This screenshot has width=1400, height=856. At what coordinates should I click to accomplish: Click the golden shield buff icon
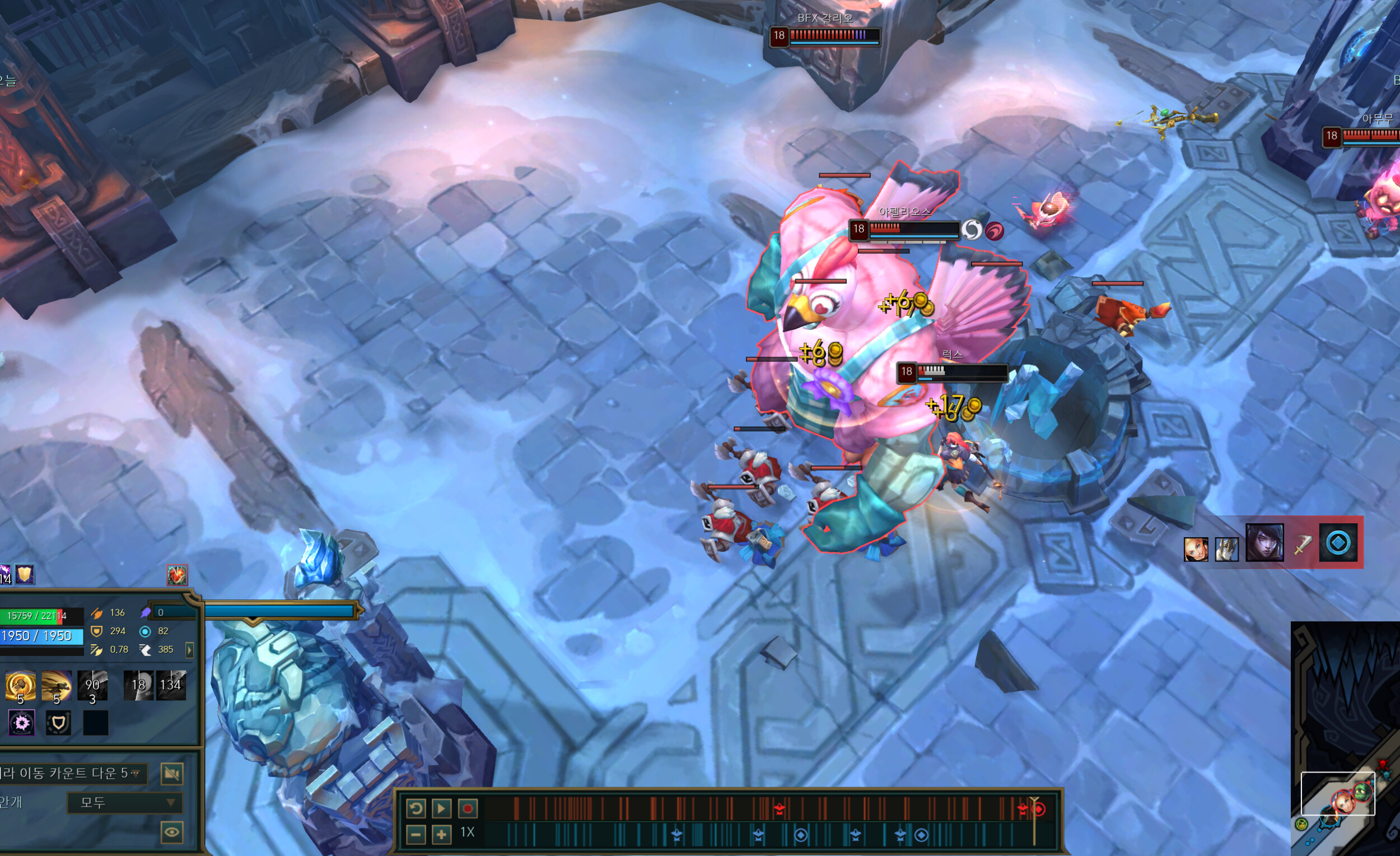pos(25,575)
